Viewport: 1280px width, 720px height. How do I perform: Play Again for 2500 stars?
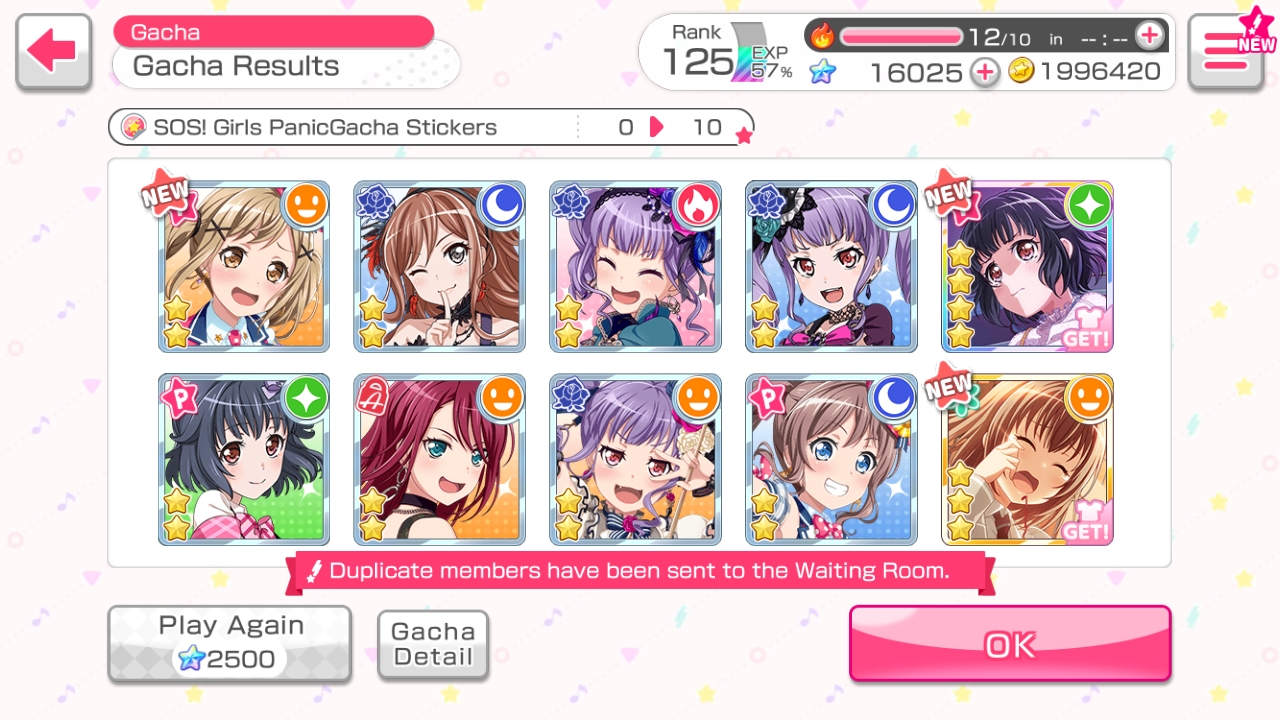230,644
